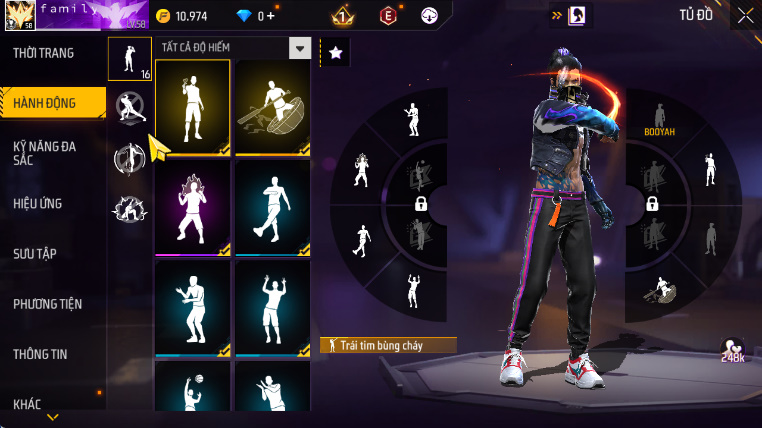The width and height of the screenshot is (762, 428).
Task: Switch to Kỹ Năng Đa Sắc tab
Action: [45, 153]
